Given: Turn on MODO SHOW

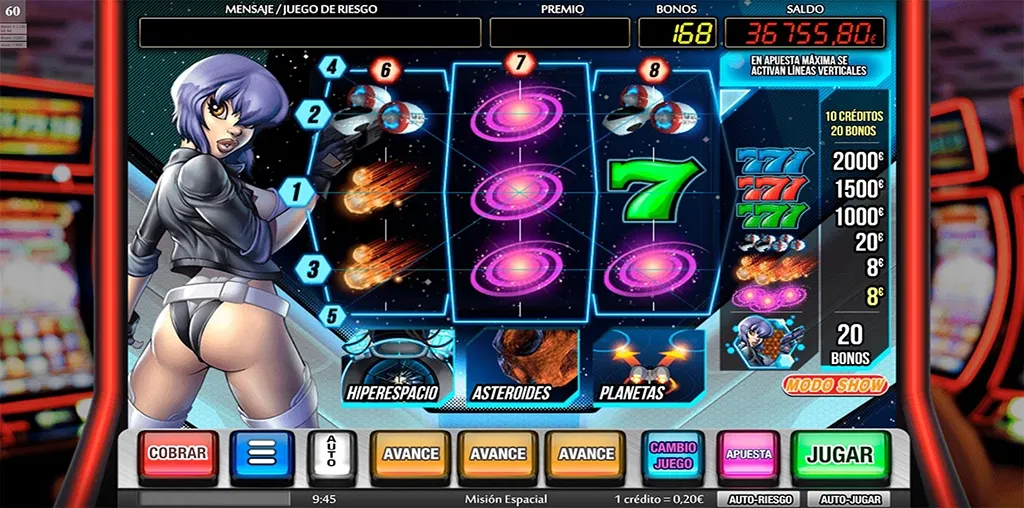Looking at the screenshot, I should (x=835, y=385).
